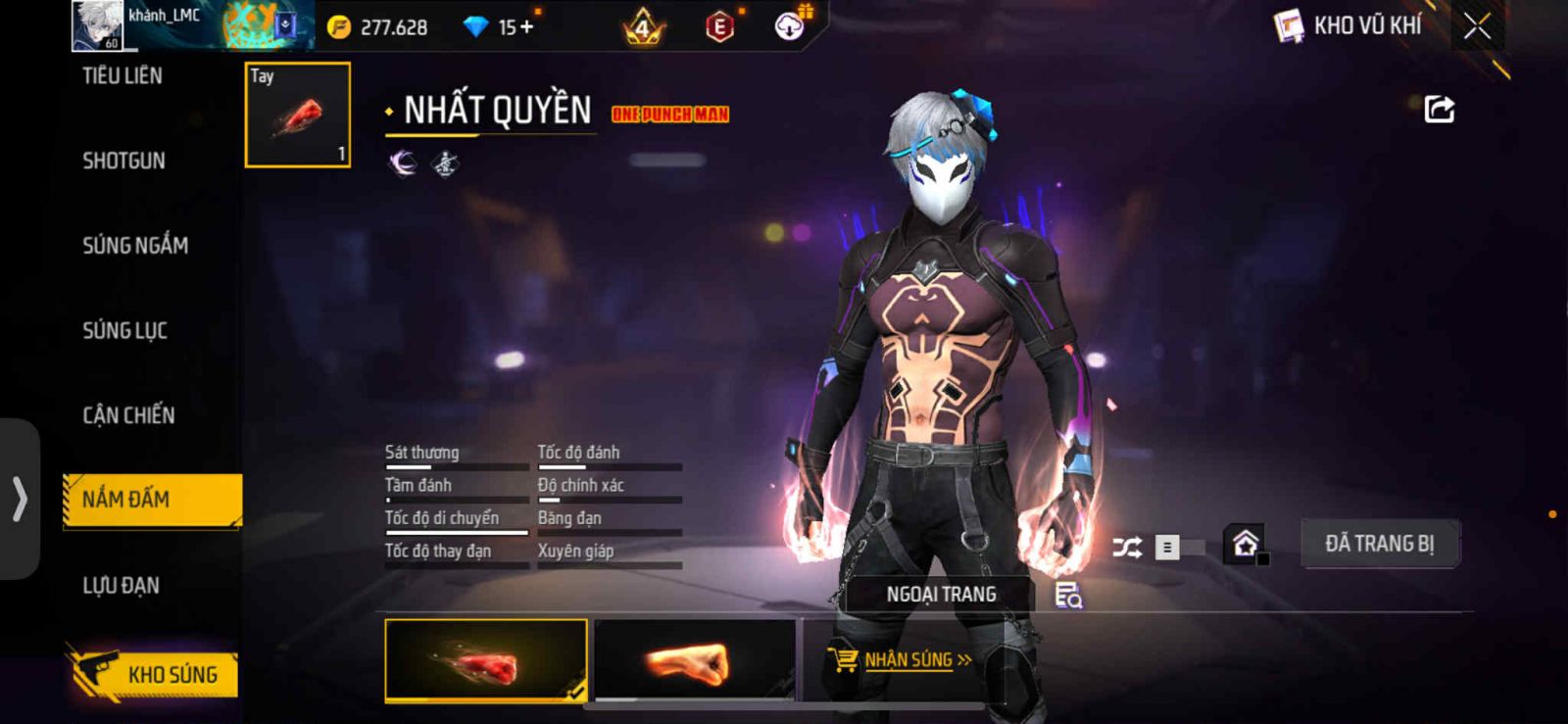Open the Lựu Đạn category
Screen dimensions: 1568x724
click(x=121, y=586)
